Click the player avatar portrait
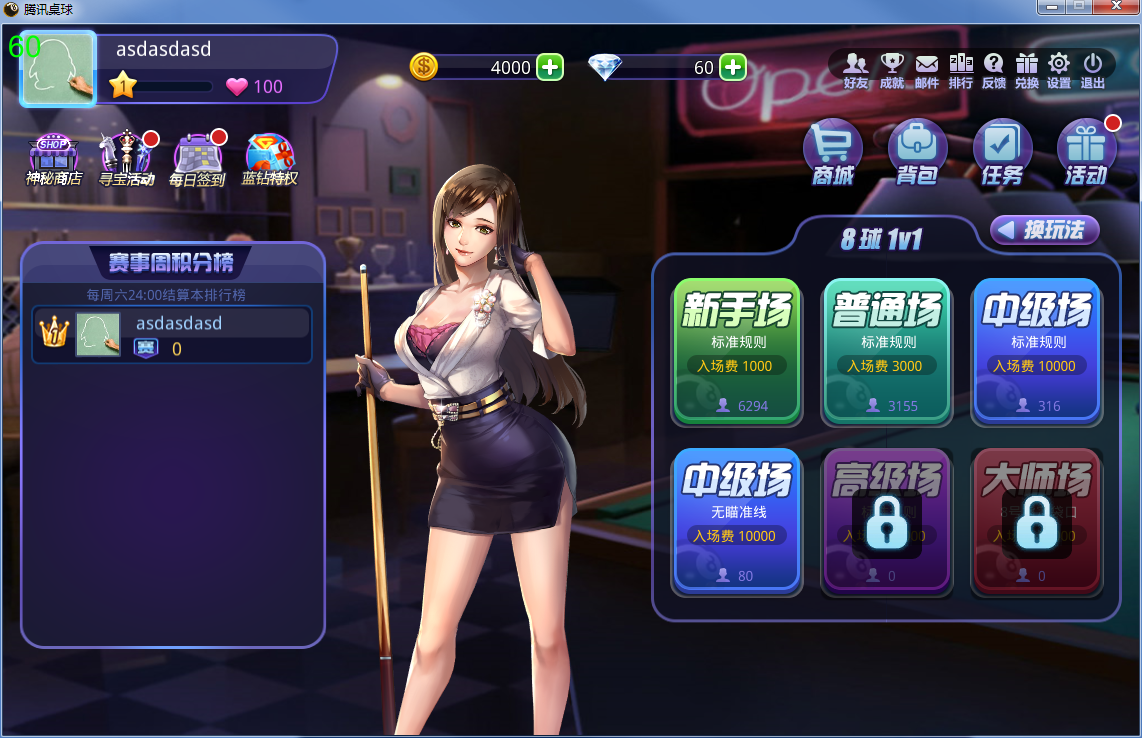Screen dimensions: 1142x738 (x=58, y=68)
